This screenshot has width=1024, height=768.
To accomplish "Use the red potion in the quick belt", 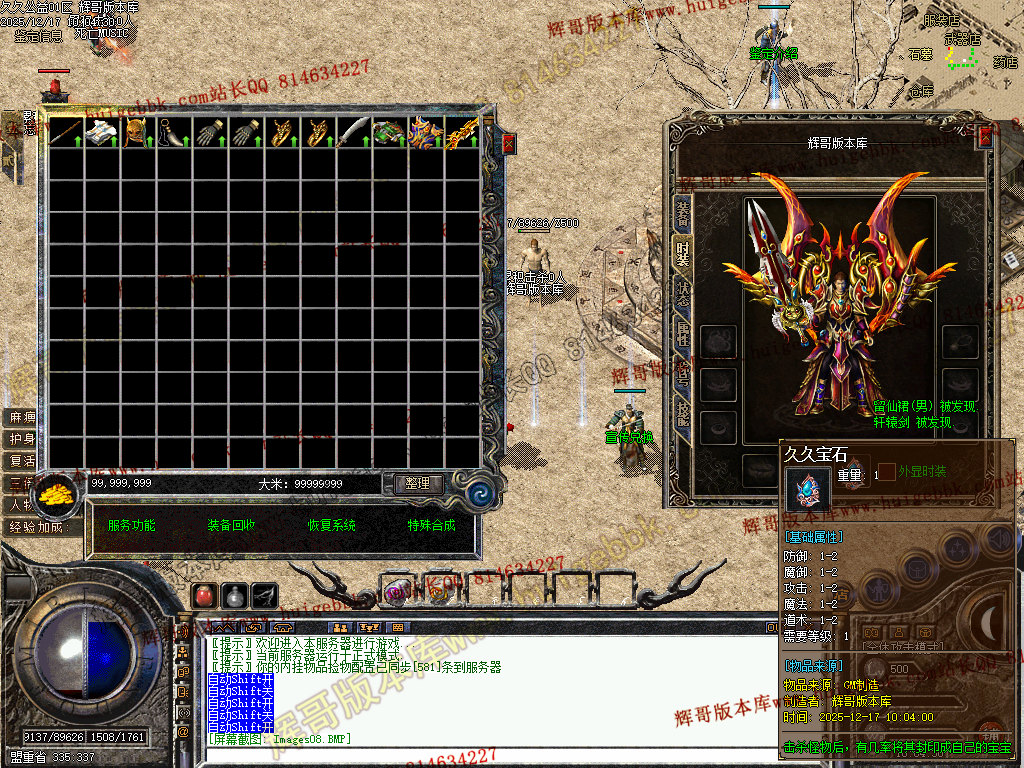I will (x=204, y=595).
